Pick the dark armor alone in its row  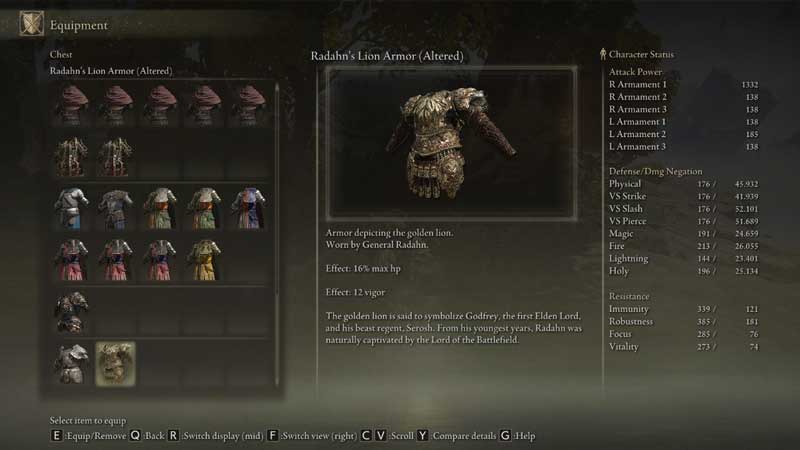[x=71, y=310]
